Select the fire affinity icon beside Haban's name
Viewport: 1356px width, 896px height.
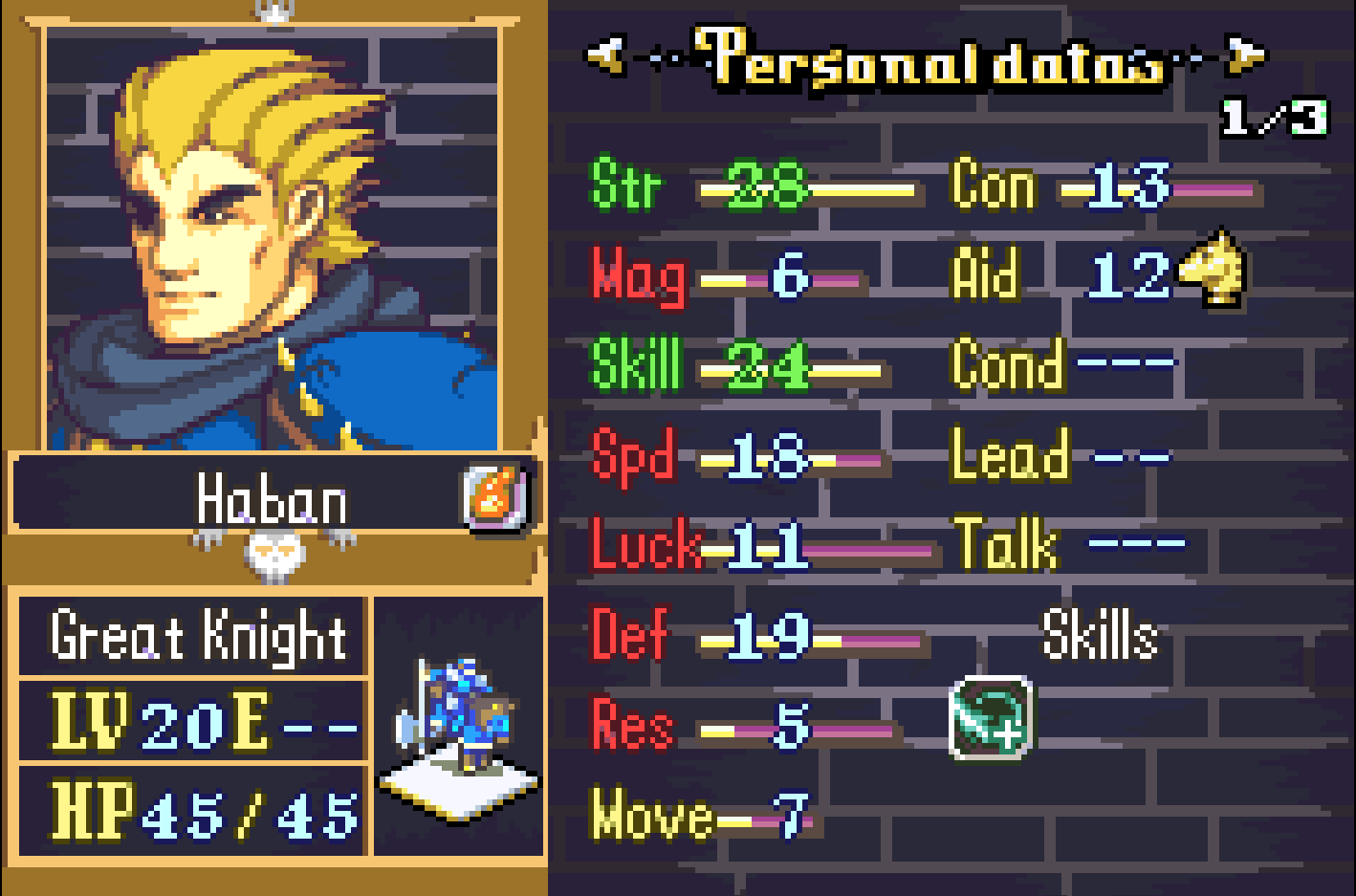493,495
